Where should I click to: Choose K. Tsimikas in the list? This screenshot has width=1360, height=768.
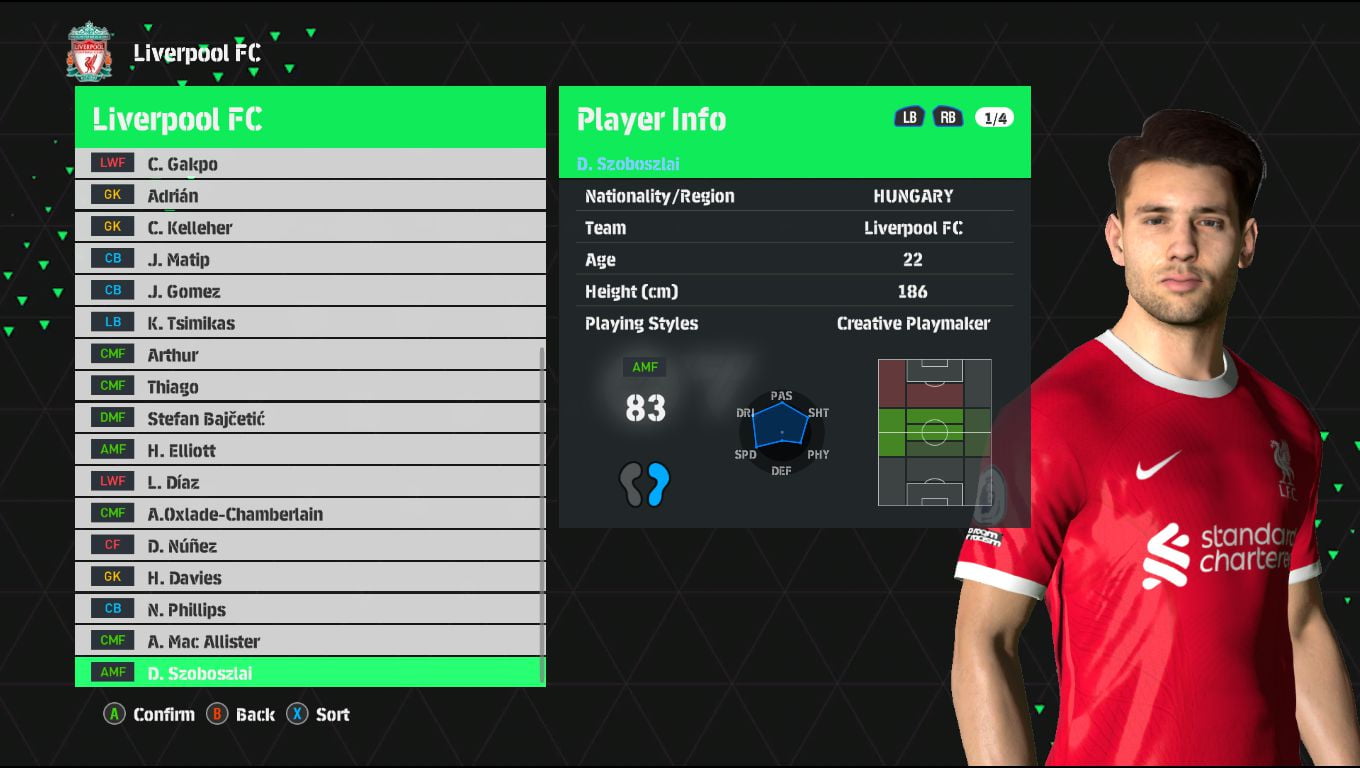[310, 324]
